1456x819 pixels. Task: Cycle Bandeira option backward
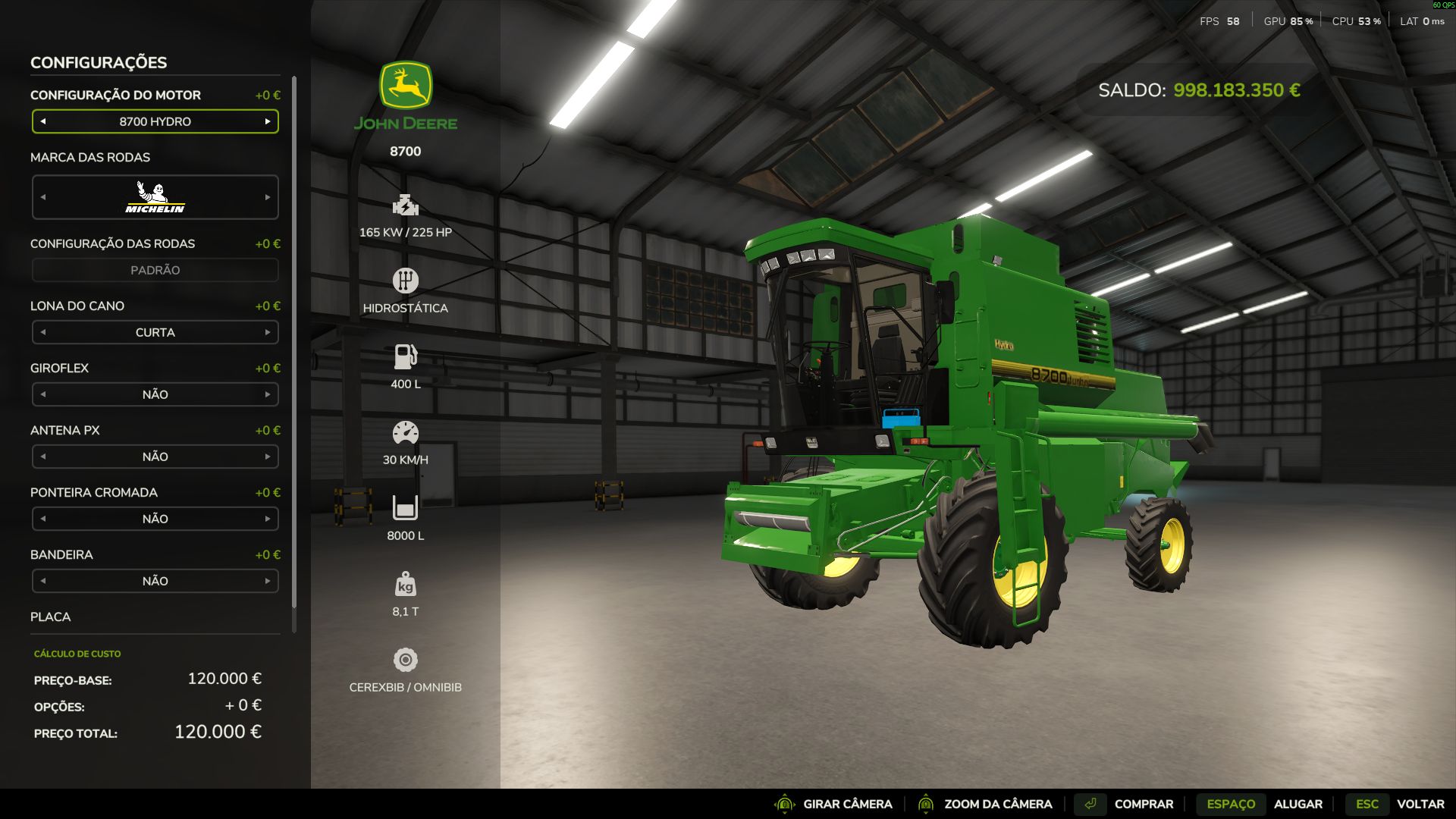pos(43,581)
